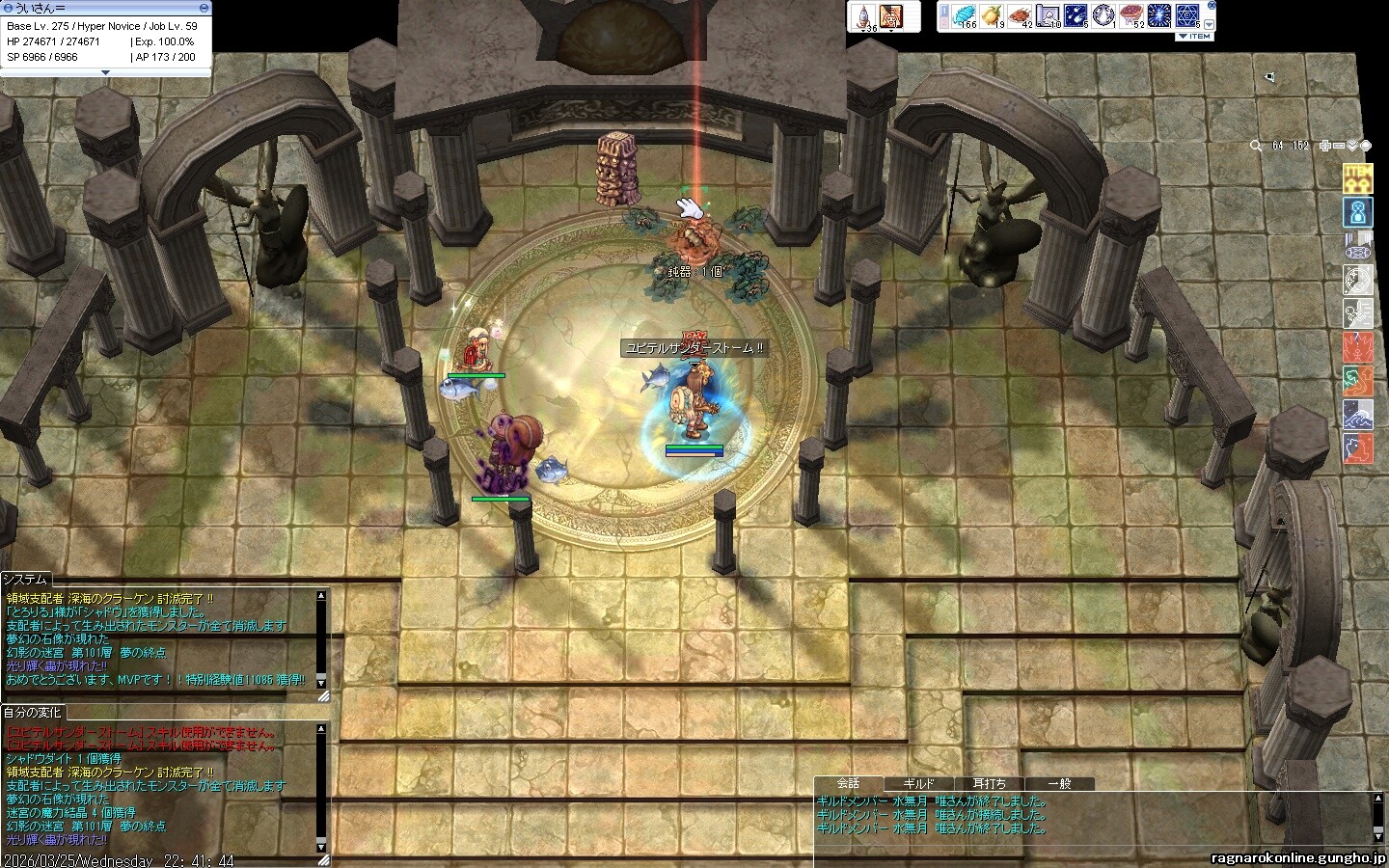The height and width of the screenshot is (868, 1389).
Task: Expand the character status panel arrow
Action: click(x=105, y=72)
